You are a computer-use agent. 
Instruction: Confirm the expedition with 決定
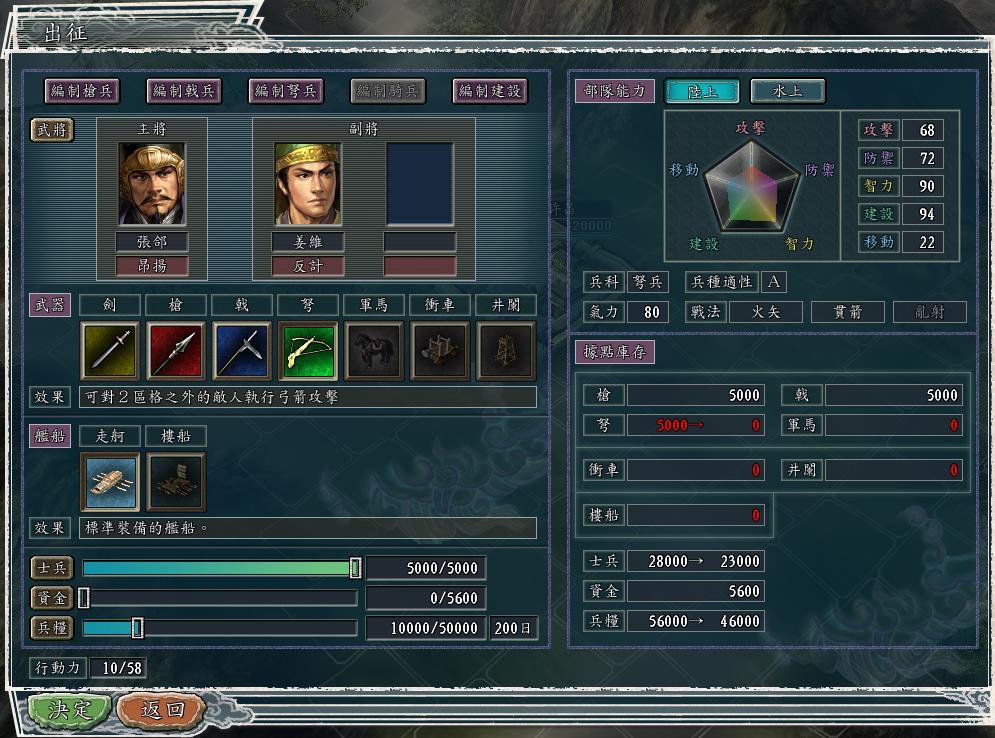point(68,710)
